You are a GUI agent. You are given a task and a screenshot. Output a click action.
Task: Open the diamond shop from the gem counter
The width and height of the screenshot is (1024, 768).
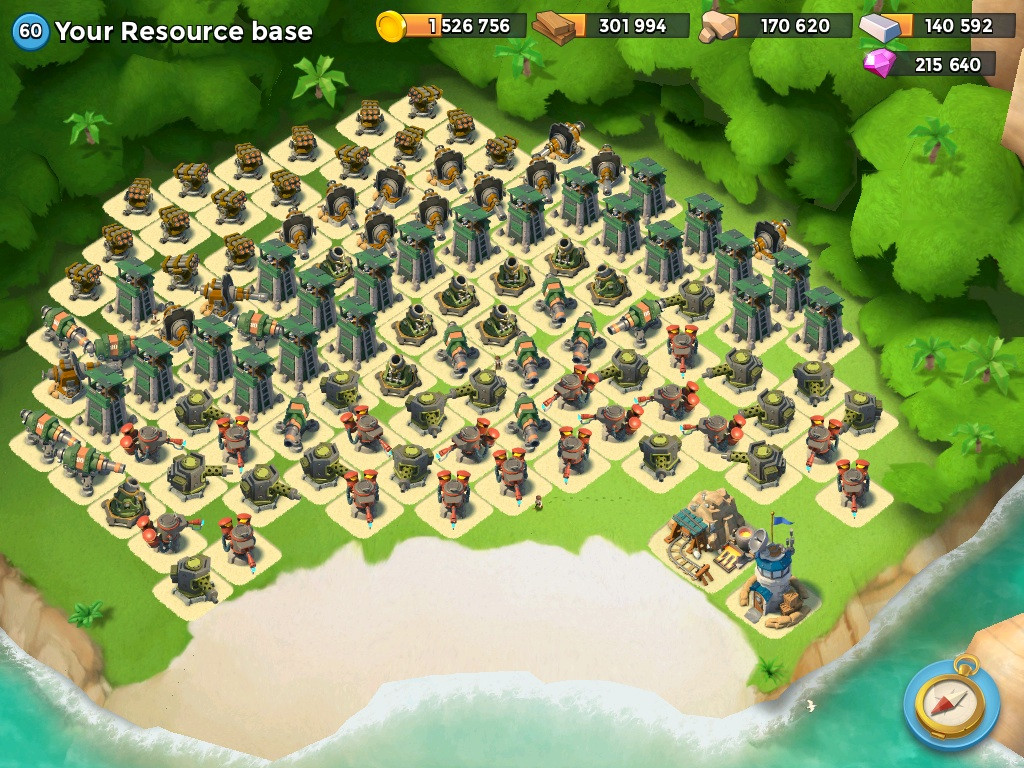[930, 65]
